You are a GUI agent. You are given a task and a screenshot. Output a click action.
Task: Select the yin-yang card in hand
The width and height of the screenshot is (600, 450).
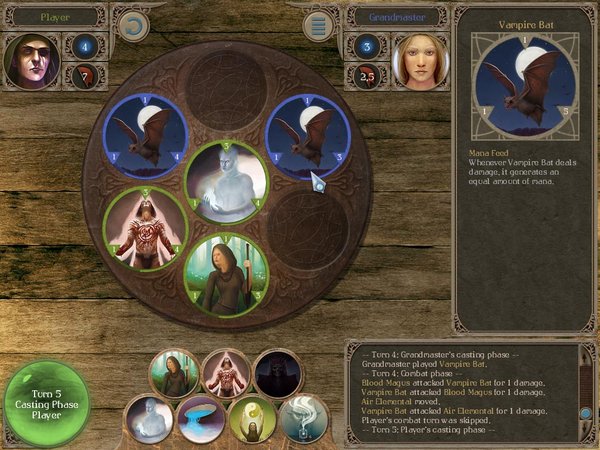tap(252, 420)
